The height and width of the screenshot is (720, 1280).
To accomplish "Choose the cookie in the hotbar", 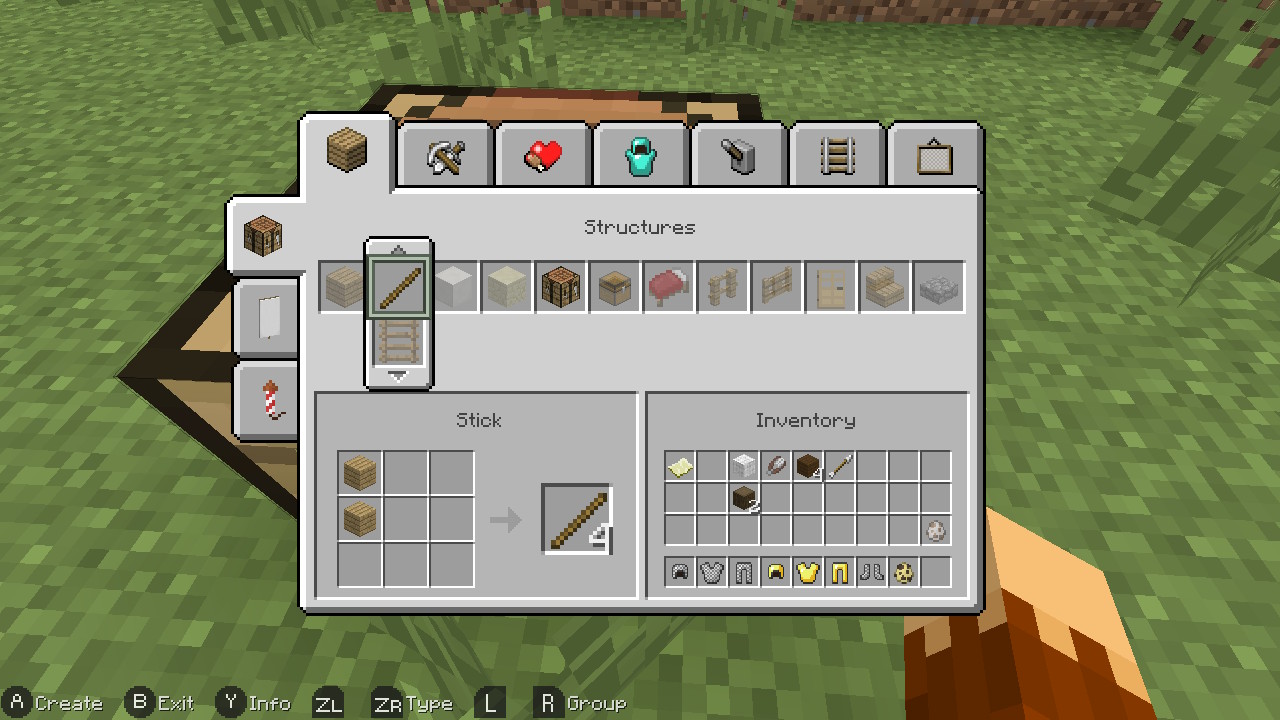I will [904, 573].
